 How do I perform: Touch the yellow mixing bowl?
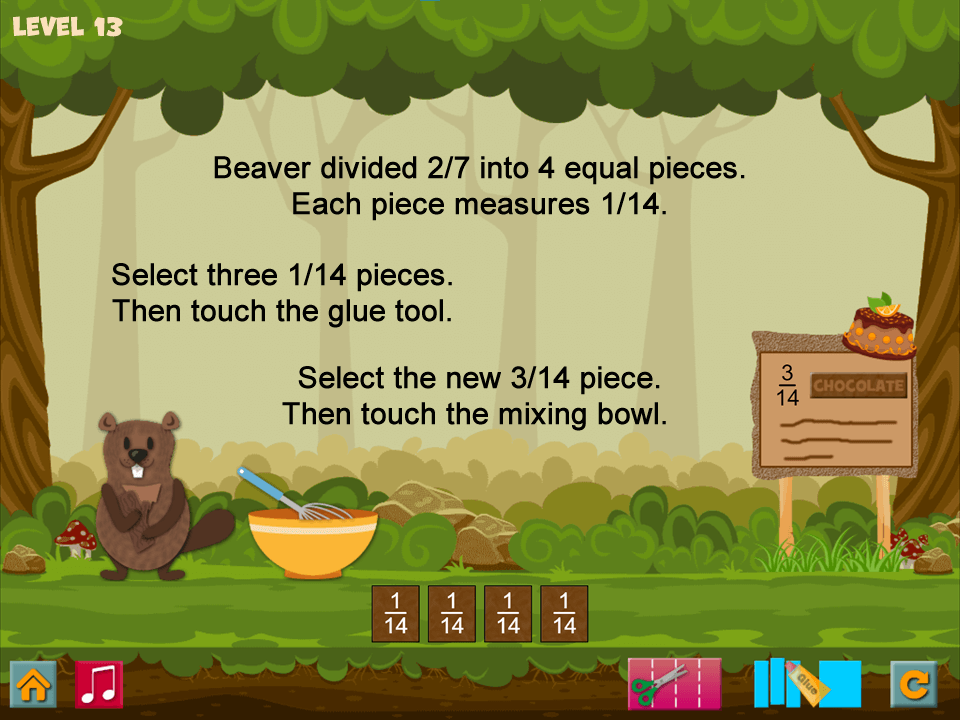pos(313,543)
